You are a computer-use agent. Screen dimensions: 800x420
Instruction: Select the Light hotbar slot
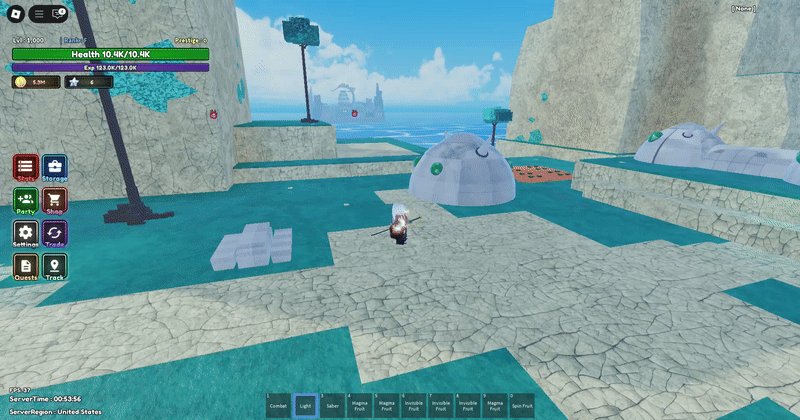pyautogui.click(x=305, y=405)
